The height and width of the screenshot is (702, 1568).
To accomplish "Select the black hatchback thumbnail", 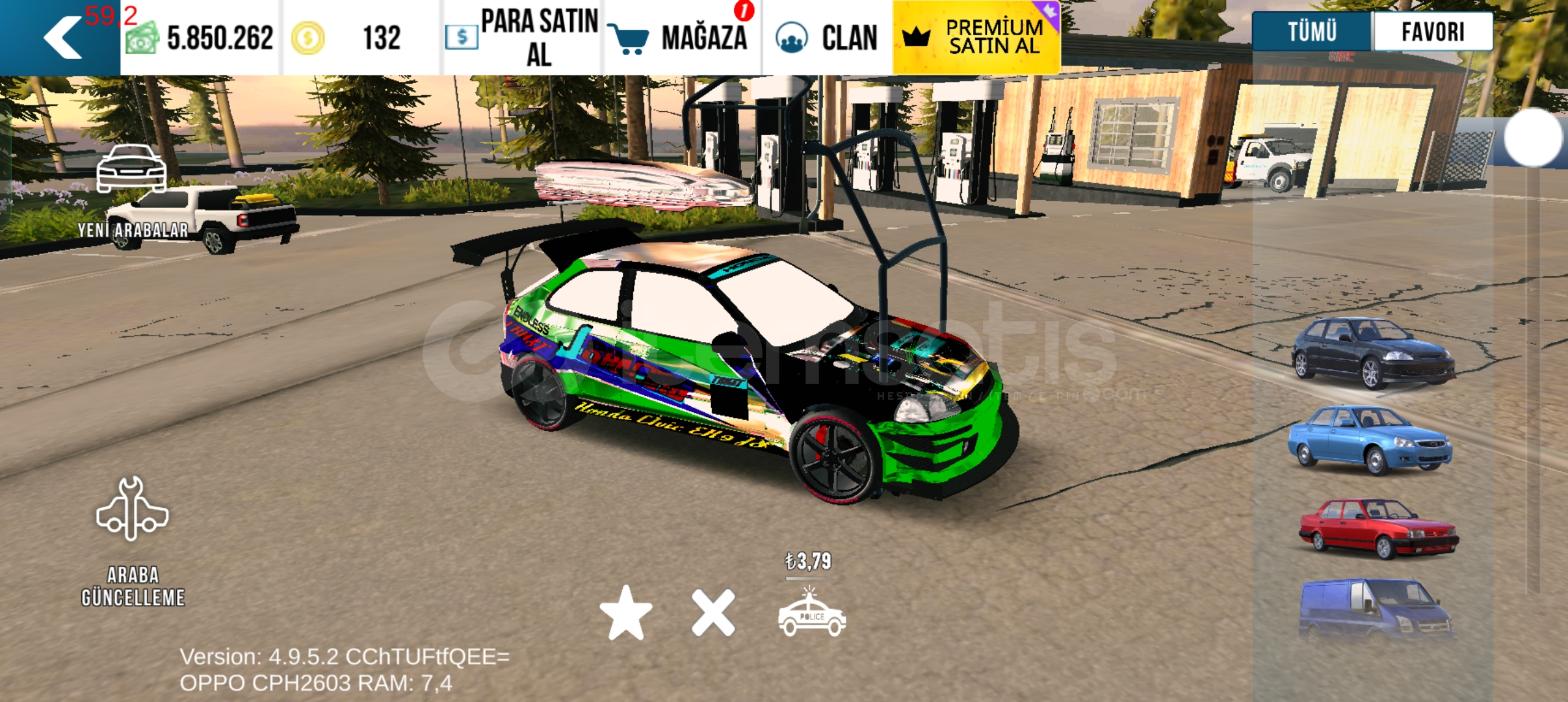I will tap(1372, 352).
